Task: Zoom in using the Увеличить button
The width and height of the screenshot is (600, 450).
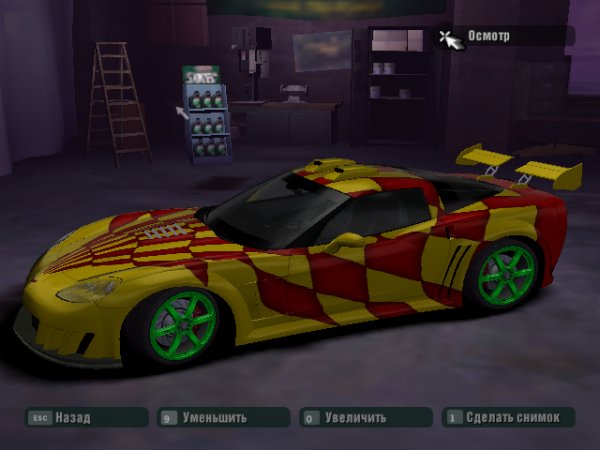Action: 362,418
